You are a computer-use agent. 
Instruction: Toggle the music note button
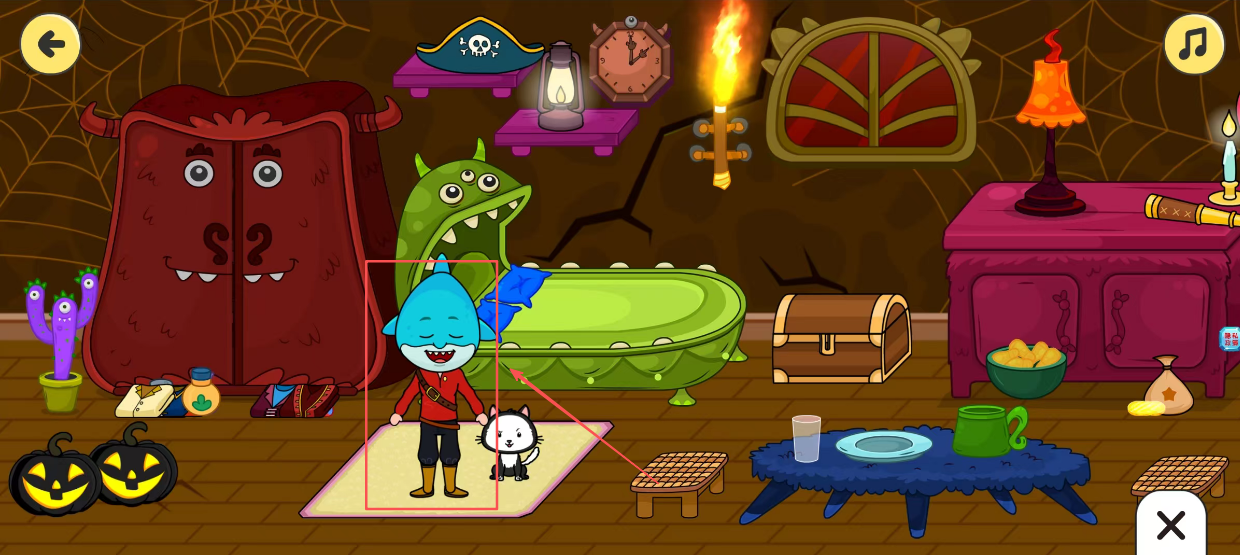click(1193, 44)
